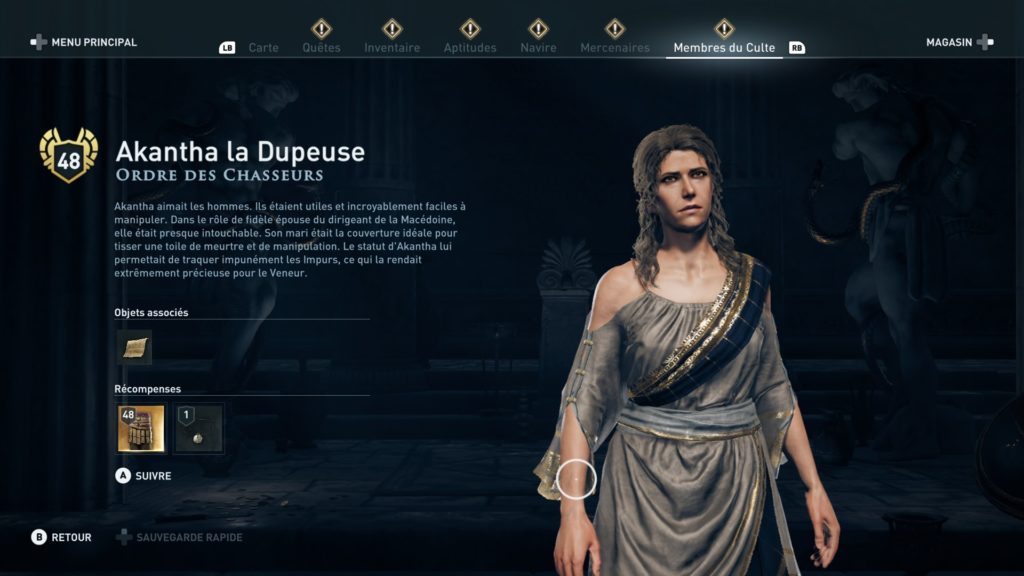The height and width of the screenshot is (576, 1024).
Task: Switch to the Quêtes tab
Action: (x=321, y=47)
